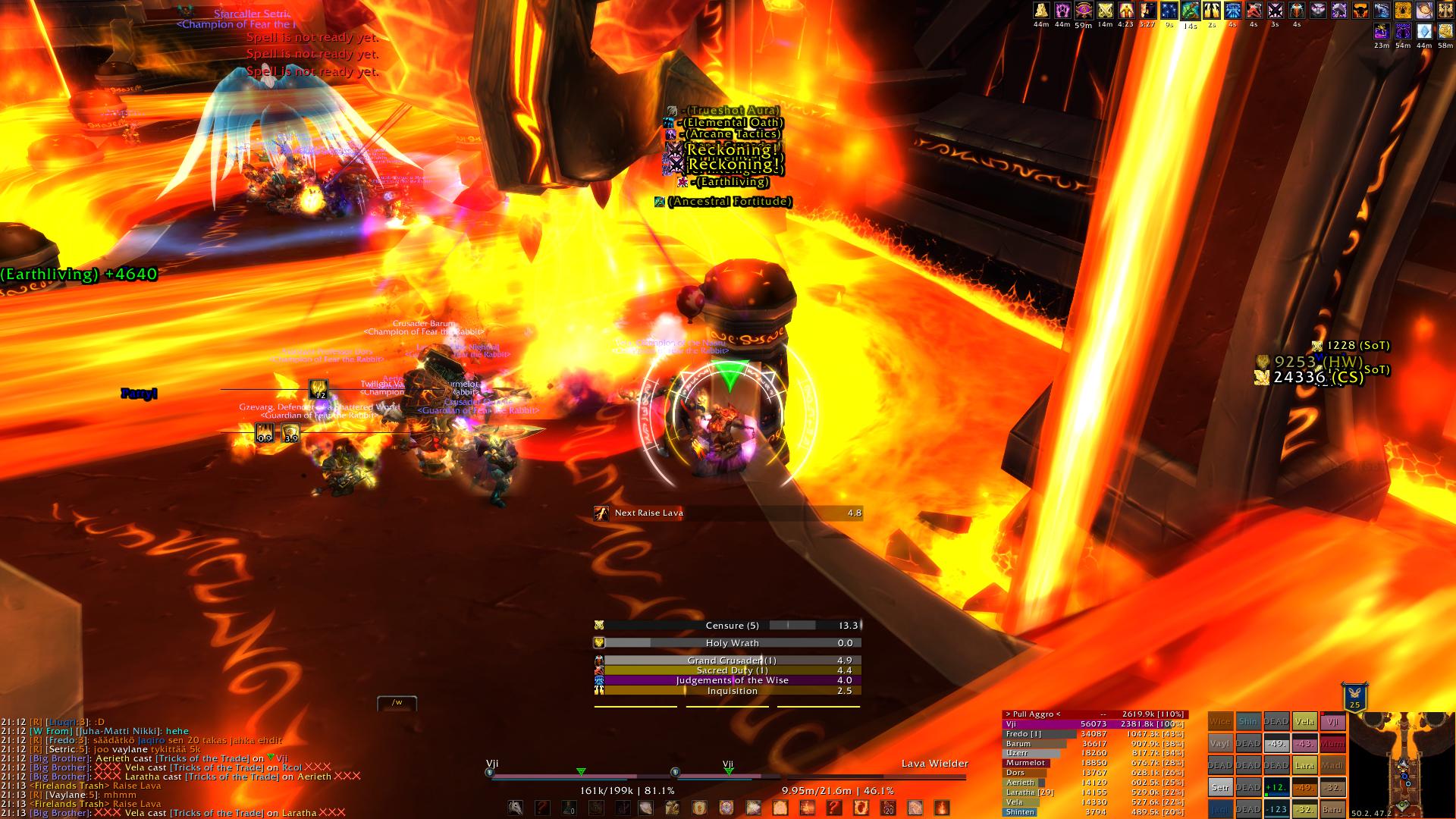
Task: Click the crossed-swords buff with 14m remaining
Action: (1105, 11)
